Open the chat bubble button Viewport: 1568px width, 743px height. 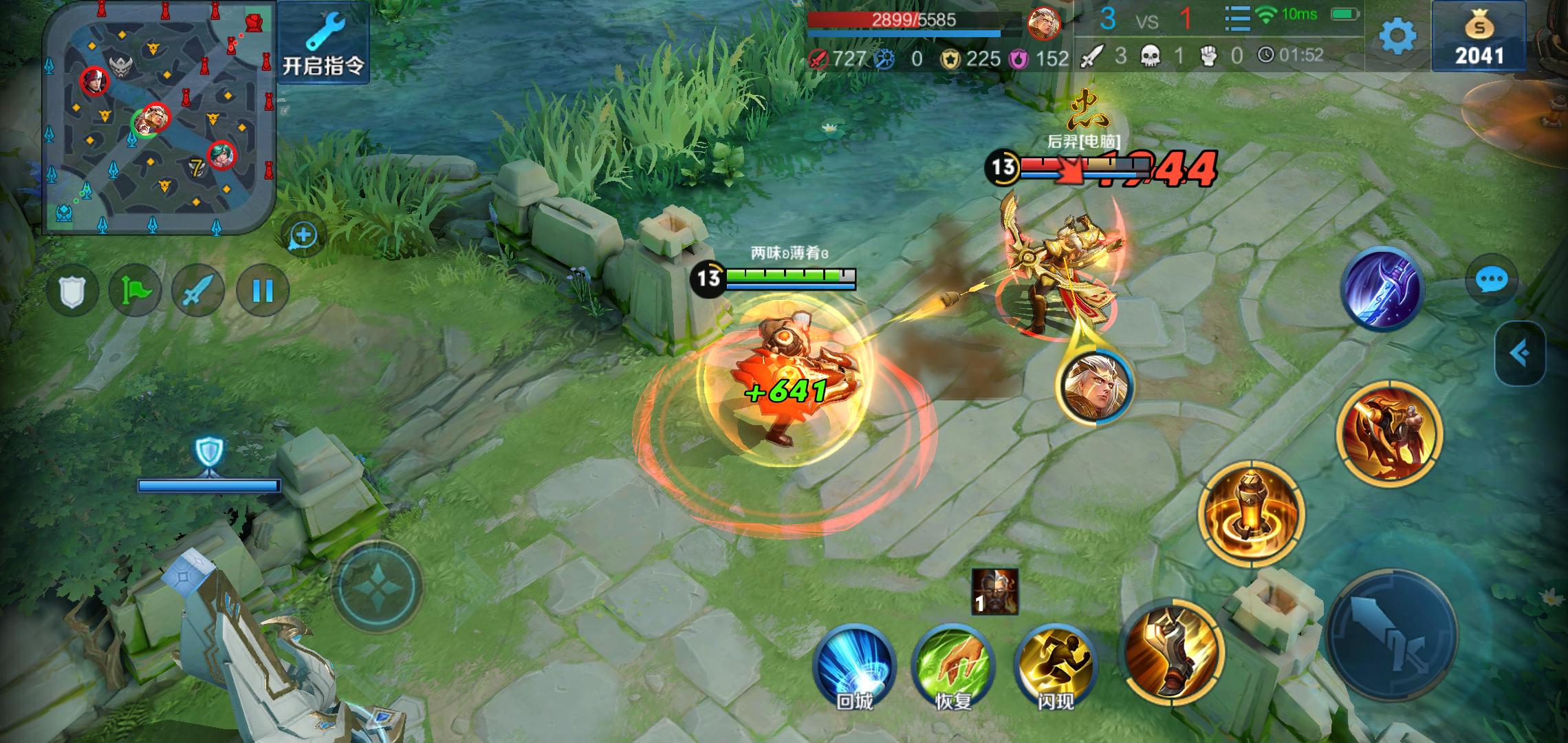pyautogui.click(x=1492, y=280)
